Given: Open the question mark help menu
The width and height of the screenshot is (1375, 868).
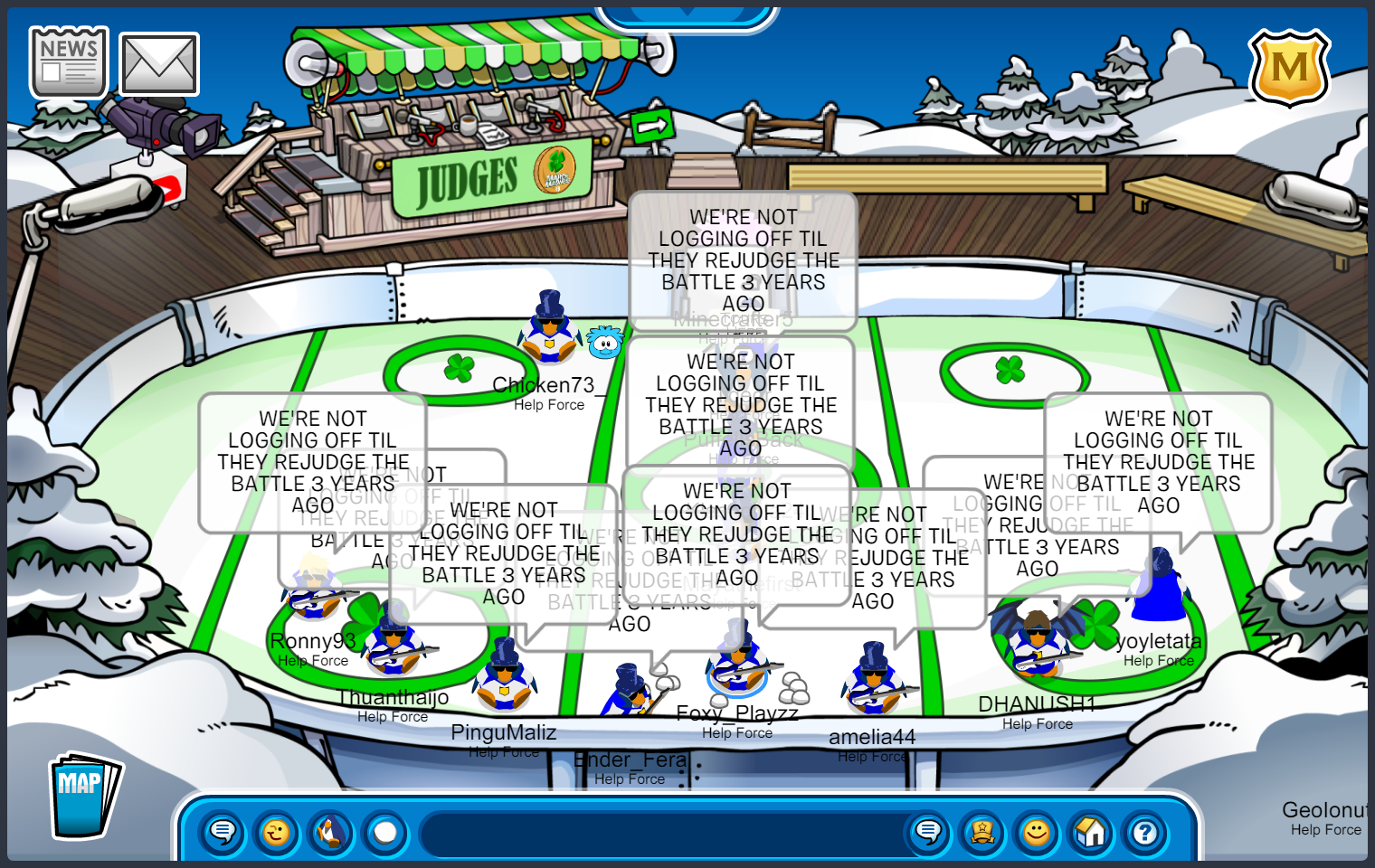Looking at the screenshot, I should [x=1145, y=832].
